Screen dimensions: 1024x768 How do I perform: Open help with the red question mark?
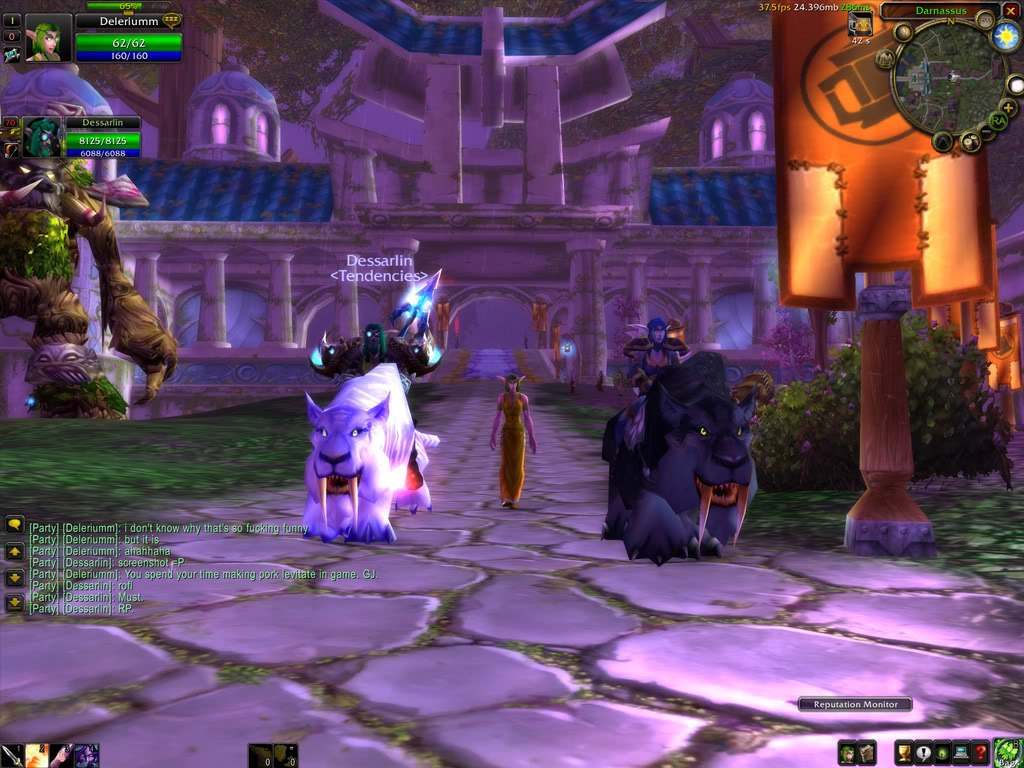(980, 753)
